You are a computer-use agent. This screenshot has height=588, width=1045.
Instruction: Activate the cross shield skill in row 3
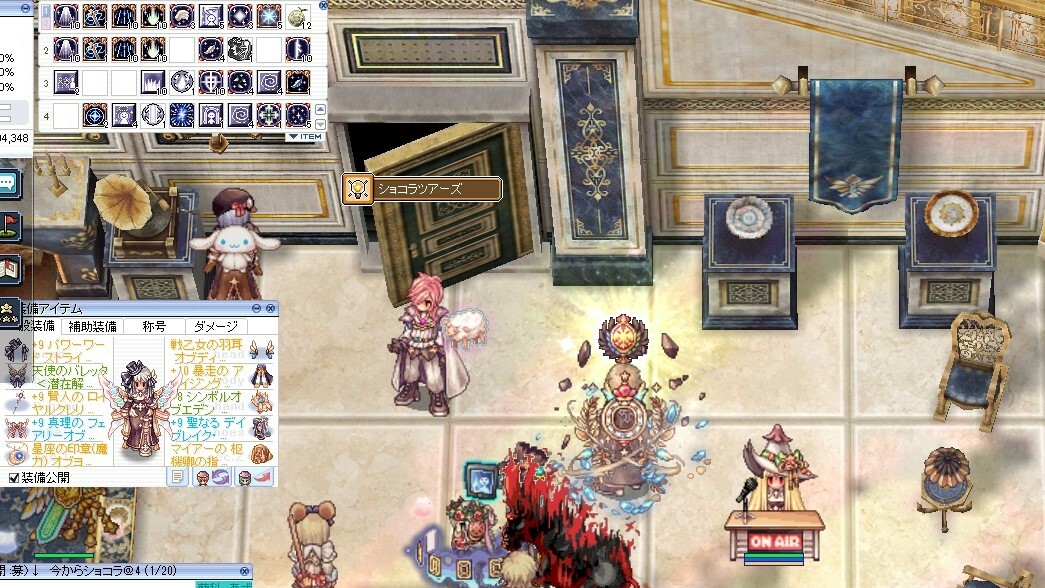(x=210, y=82)
